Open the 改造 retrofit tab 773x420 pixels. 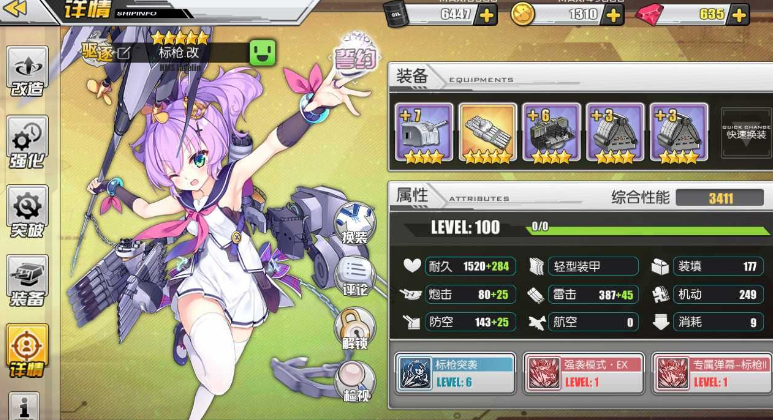(27, 72)
